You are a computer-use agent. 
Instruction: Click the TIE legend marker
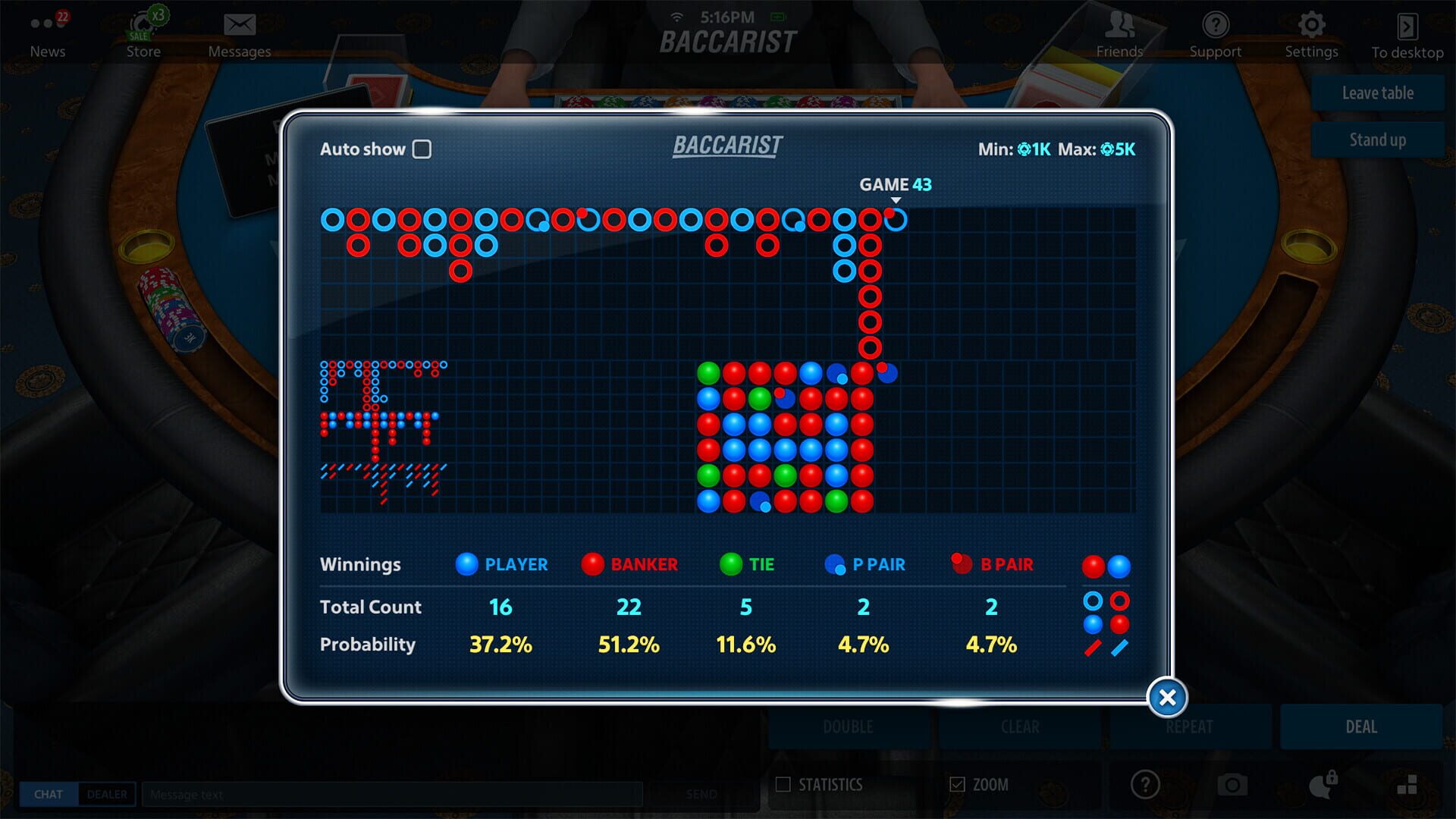tap(726, 564)
